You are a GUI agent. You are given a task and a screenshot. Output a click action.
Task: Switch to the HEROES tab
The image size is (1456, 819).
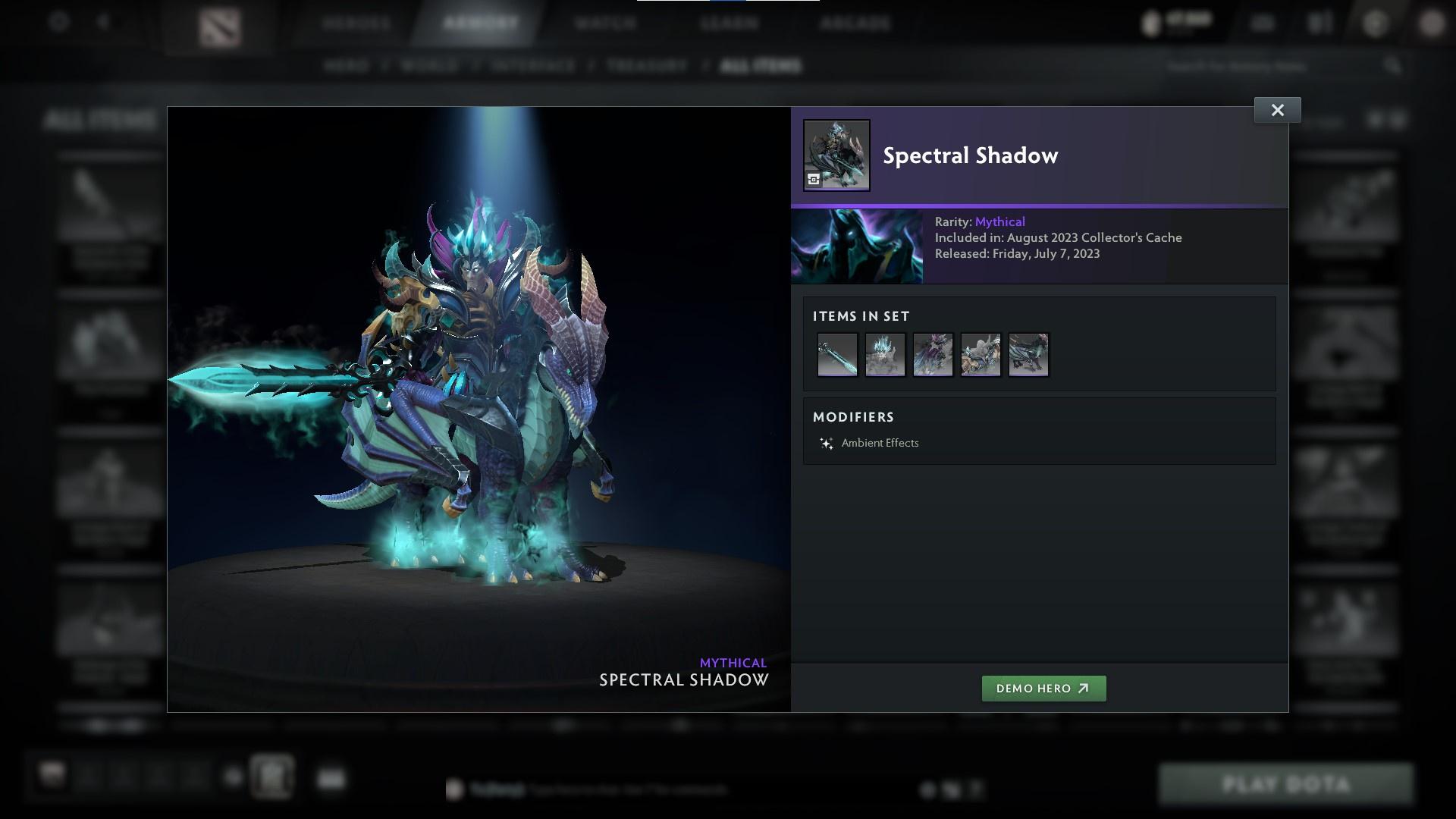coord(353,23)
